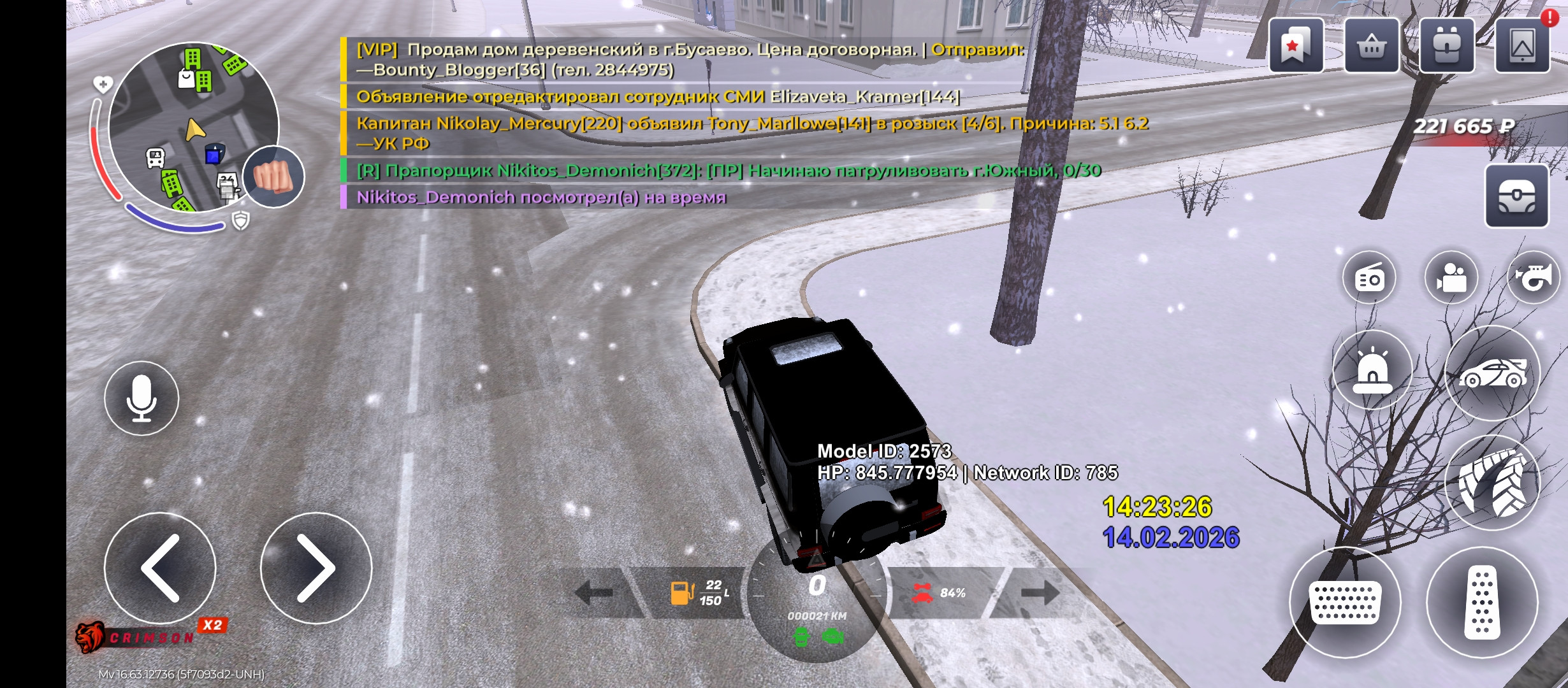
Task: Toggle the right turn signal arrow
Action: [x=1039, y=593]
